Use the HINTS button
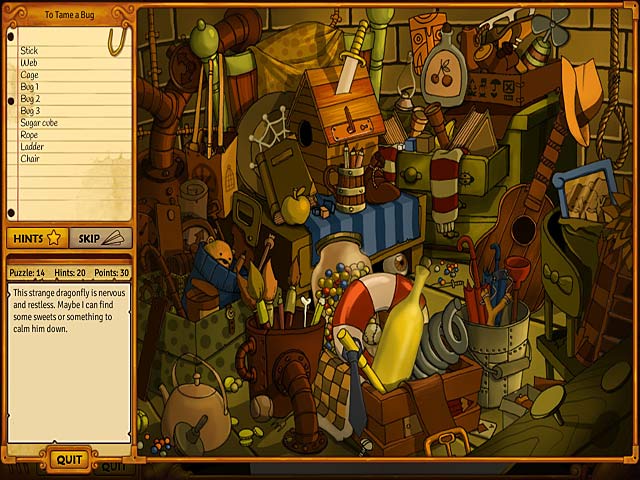 [x=37, y=238]
